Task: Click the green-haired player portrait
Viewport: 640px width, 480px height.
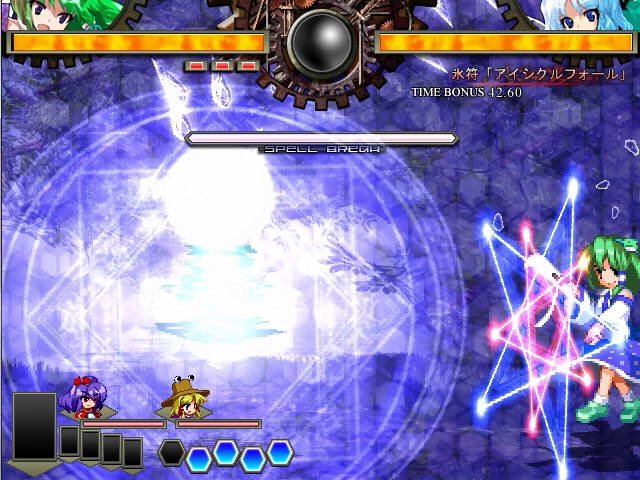Action: (62, 14)
